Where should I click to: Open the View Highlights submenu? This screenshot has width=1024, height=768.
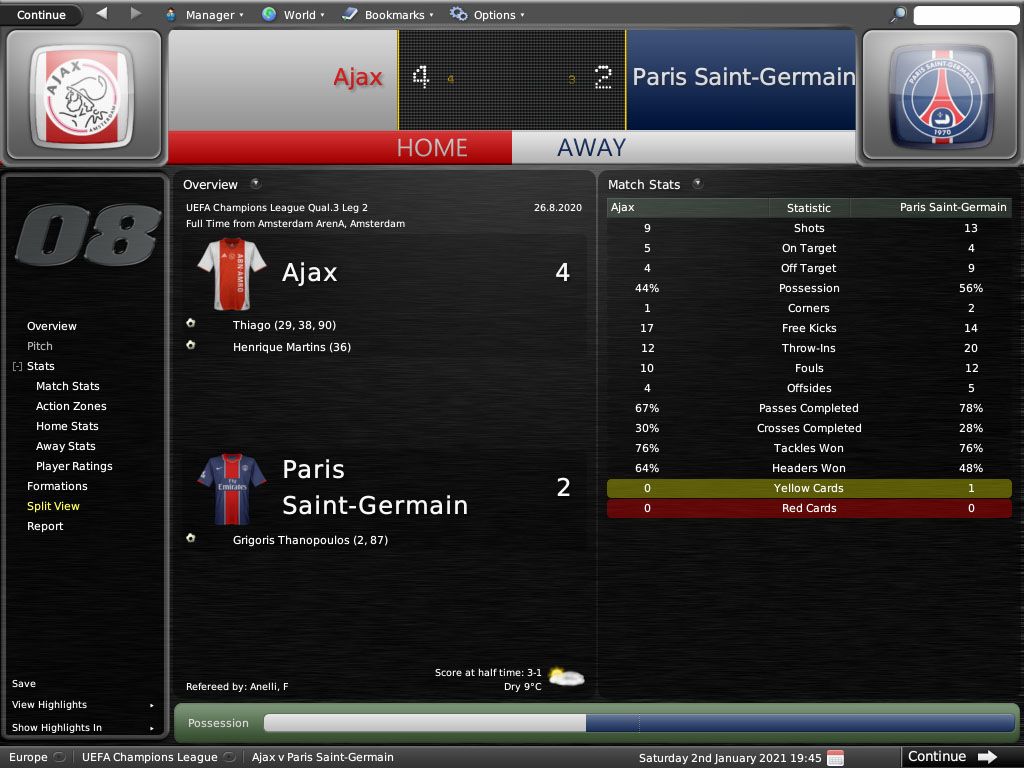click(82, 705)
